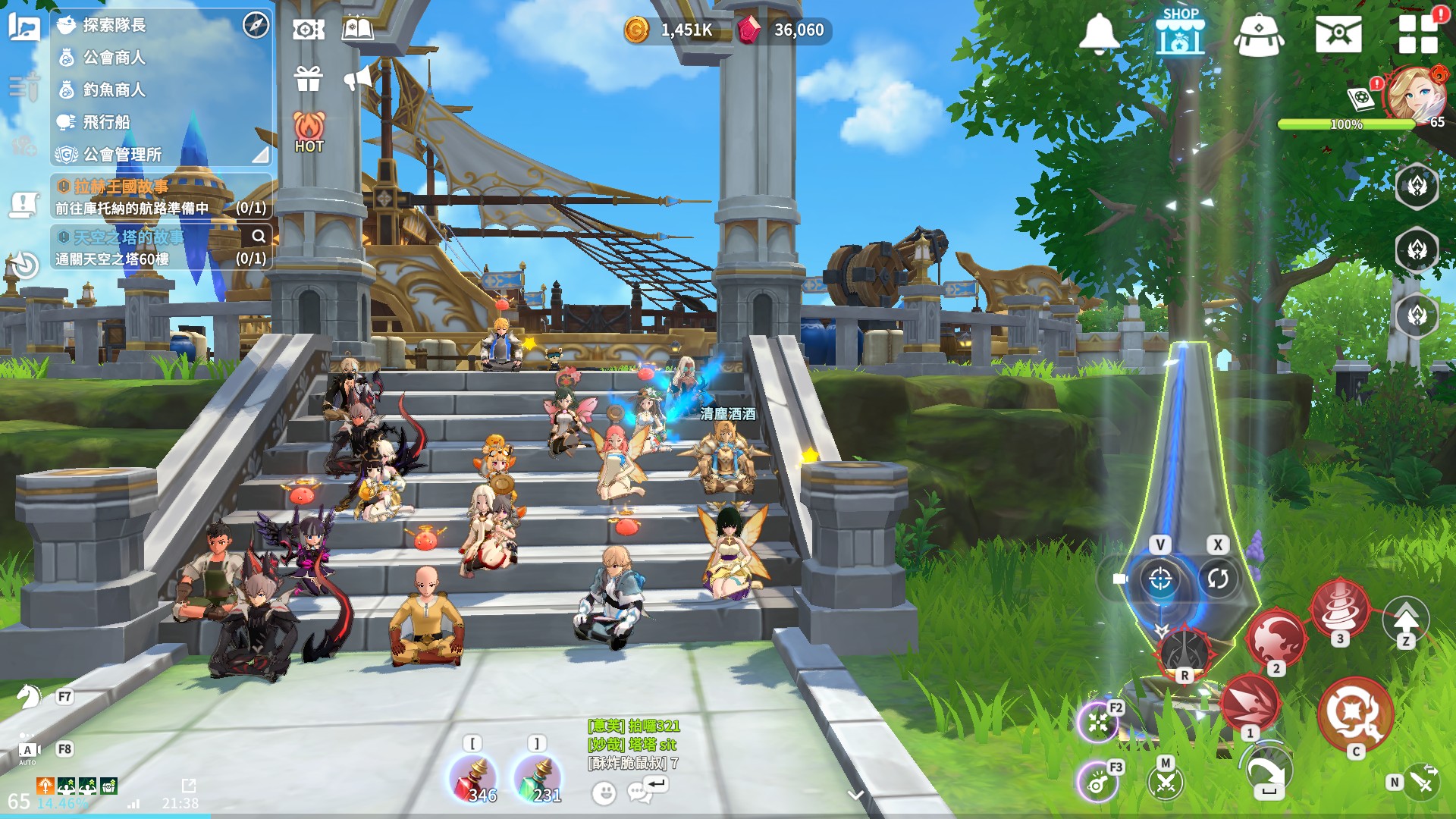Screen dimensions: 1456x819
Task: Choose 公會商人 from the NPC list
Action: click(114, 58)
